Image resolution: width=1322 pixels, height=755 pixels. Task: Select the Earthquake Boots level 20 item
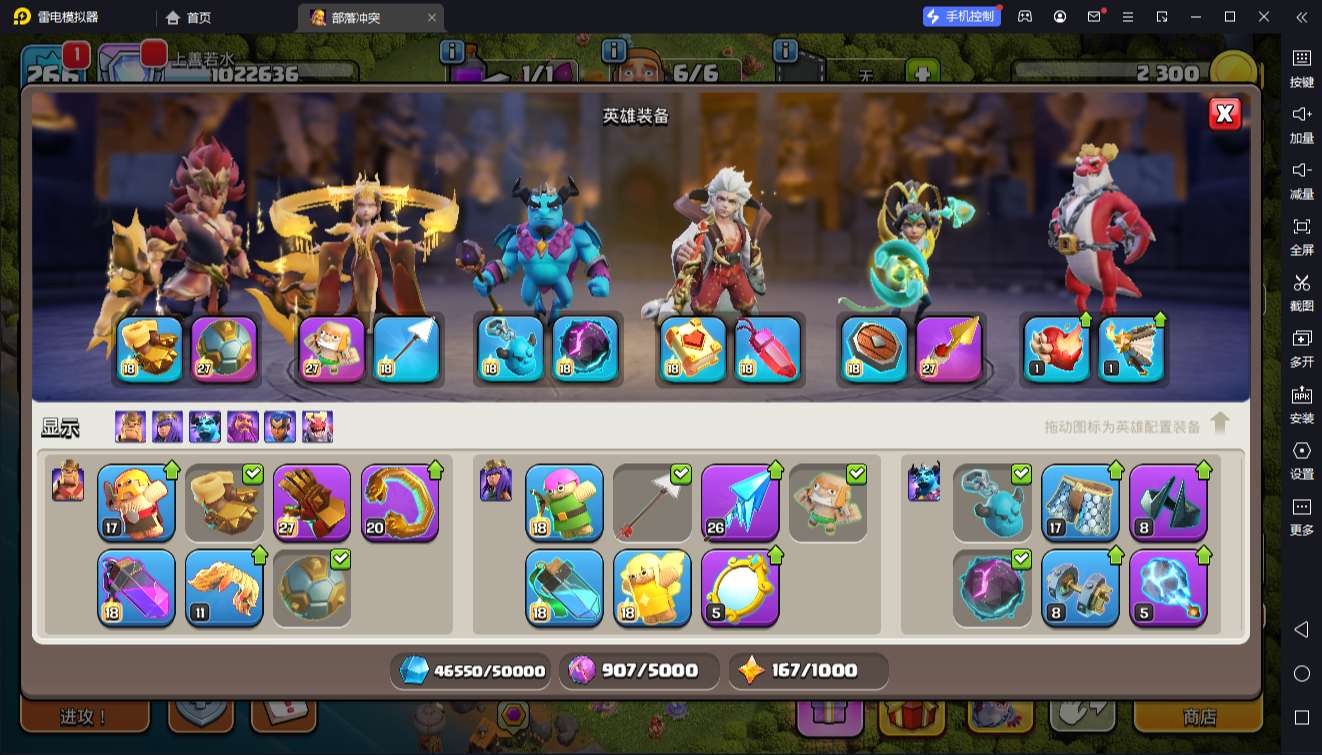tap(400, 502)
